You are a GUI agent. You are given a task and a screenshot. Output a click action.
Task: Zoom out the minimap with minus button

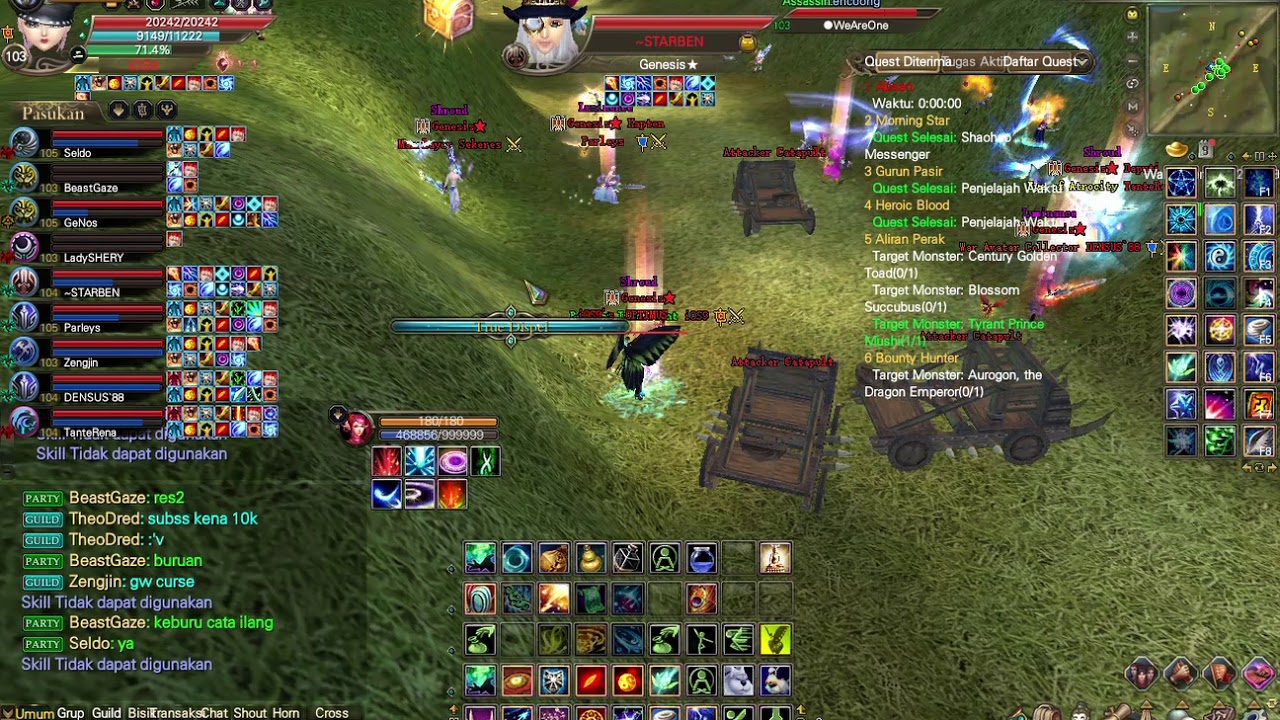[x=1132, y=60]
